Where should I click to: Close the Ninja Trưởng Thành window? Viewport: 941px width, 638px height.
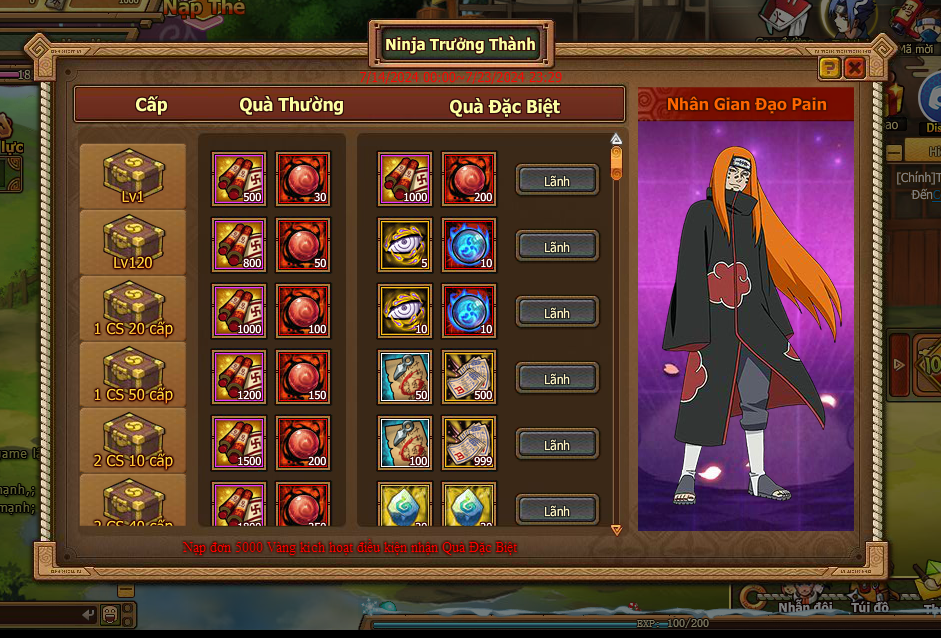point(854,68)
